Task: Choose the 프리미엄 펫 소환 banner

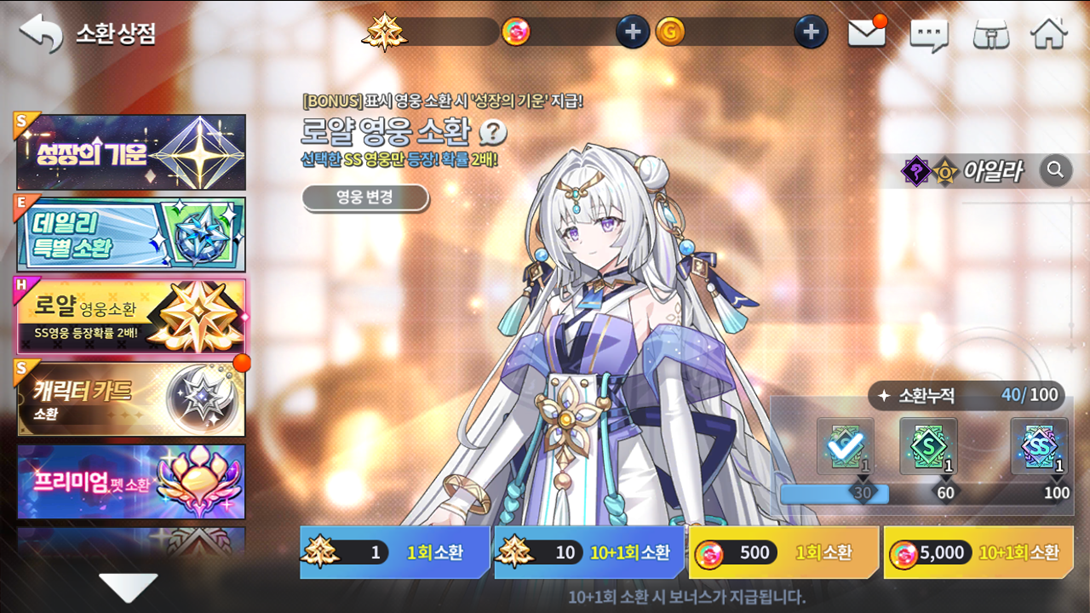Action: pos(131,482)
